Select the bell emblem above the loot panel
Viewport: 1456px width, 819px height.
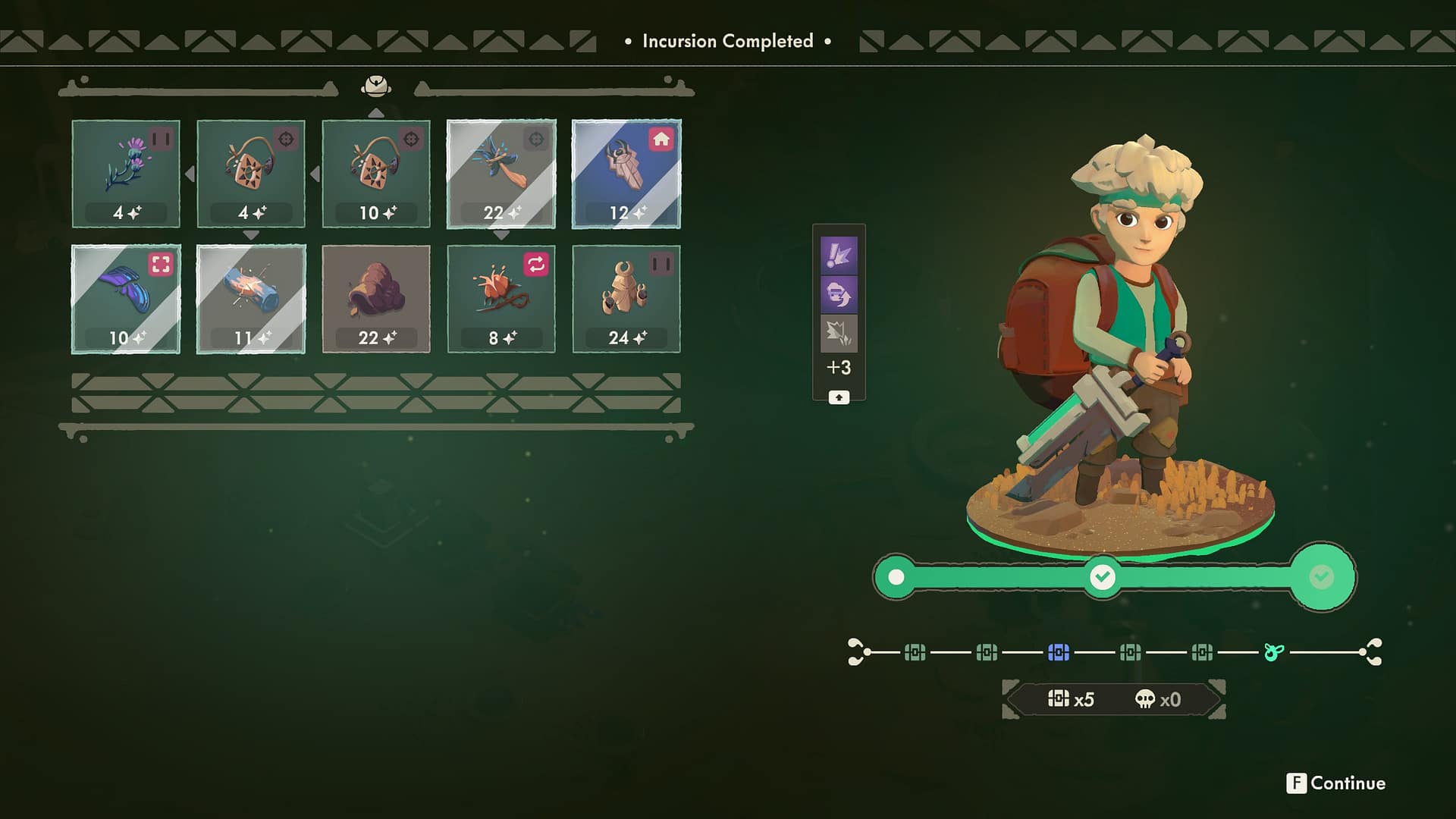tap(375, 86)
